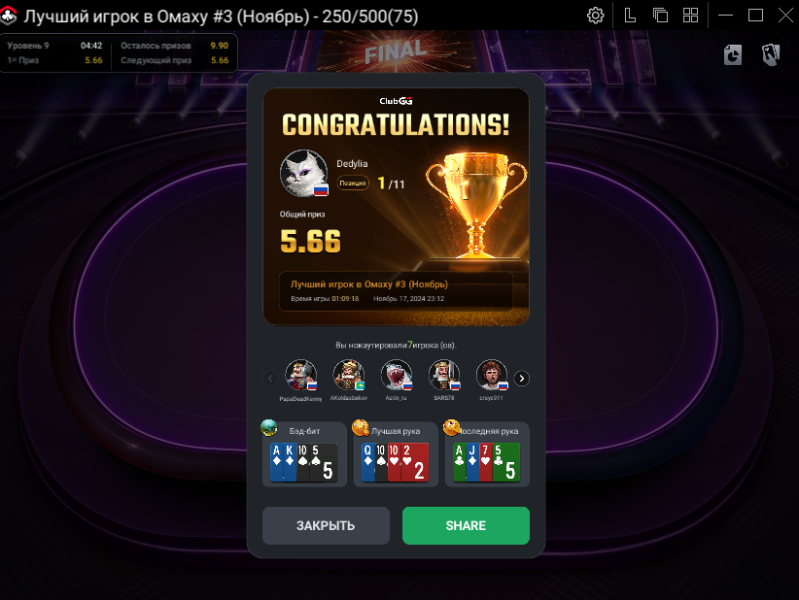Switch to the L-shaped table layout
This screenshot has height=600, width=799.
(x=630, y=15)
